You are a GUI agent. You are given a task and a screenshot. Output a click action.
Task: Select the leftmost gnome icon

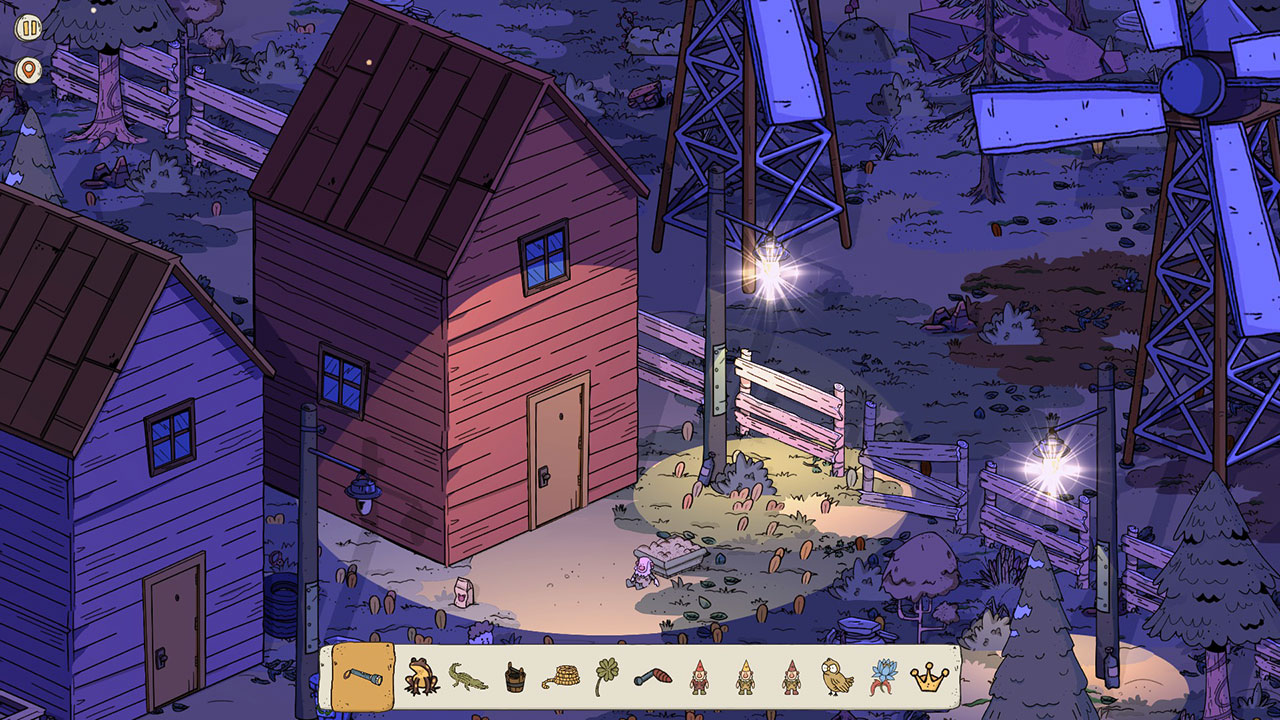[700, 678]
